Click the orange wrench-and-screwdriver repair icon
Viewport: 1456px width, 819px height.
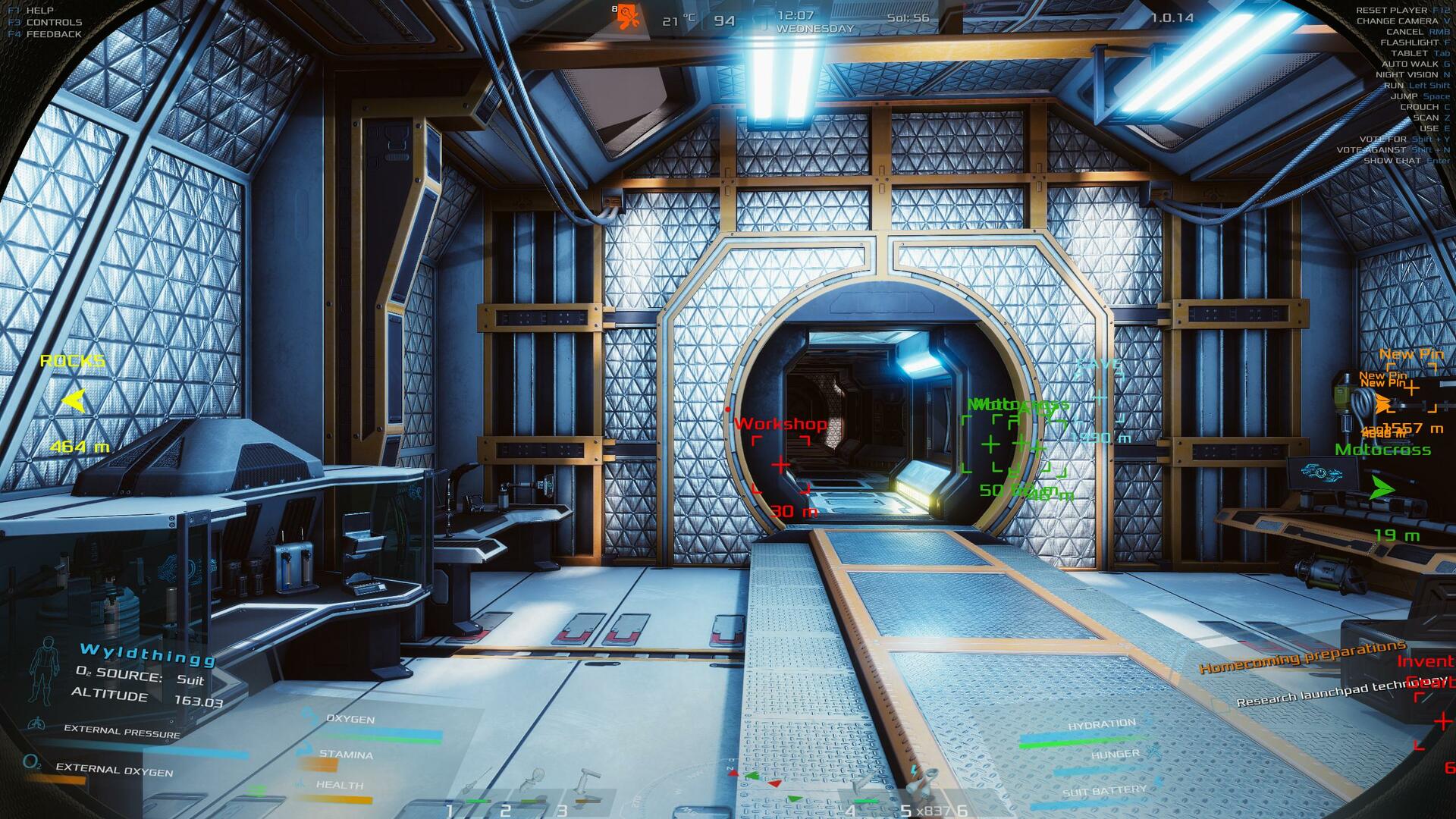[628, 17]
